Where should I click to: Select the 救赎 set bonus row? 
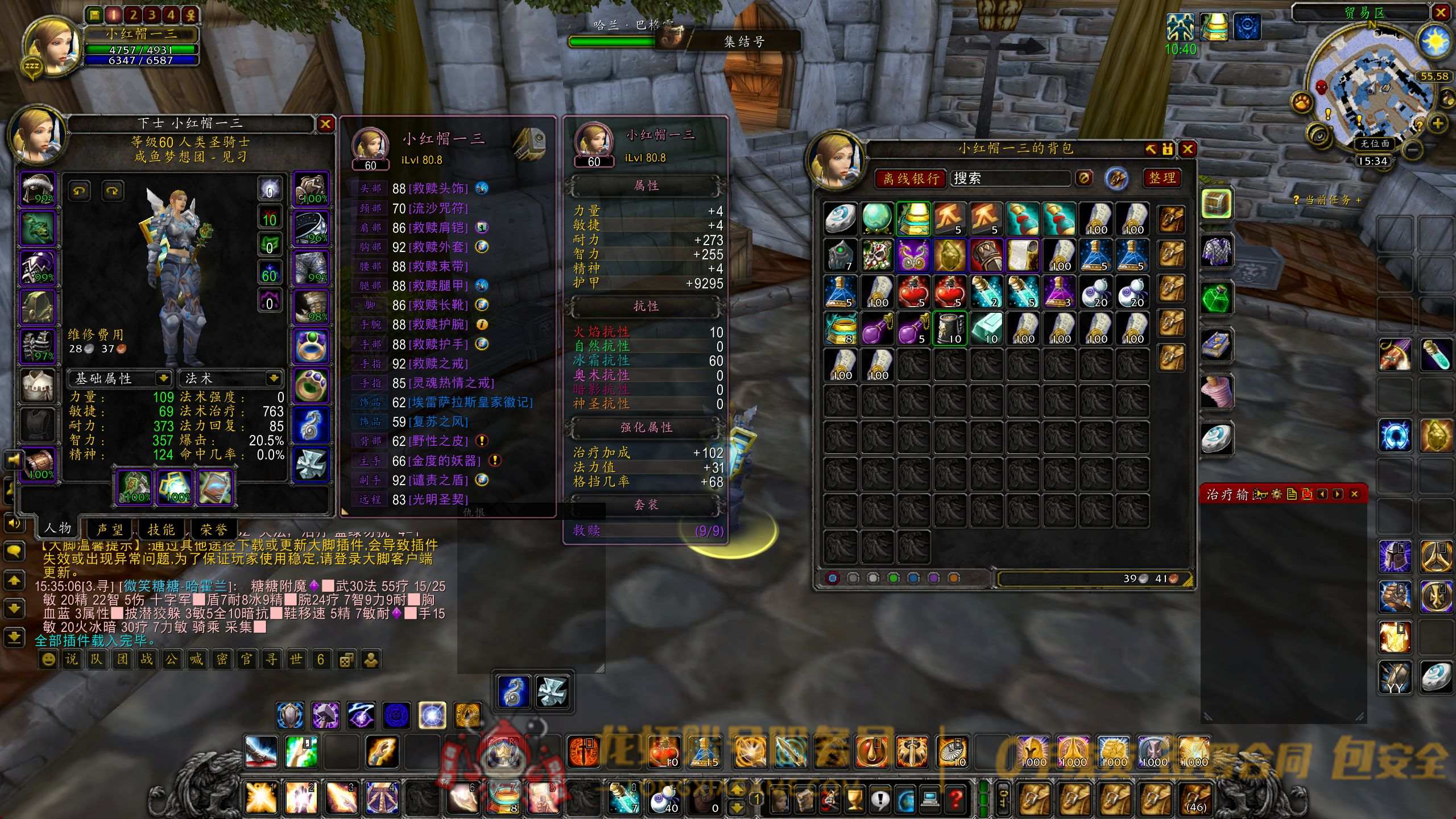(x=647, y=530)
